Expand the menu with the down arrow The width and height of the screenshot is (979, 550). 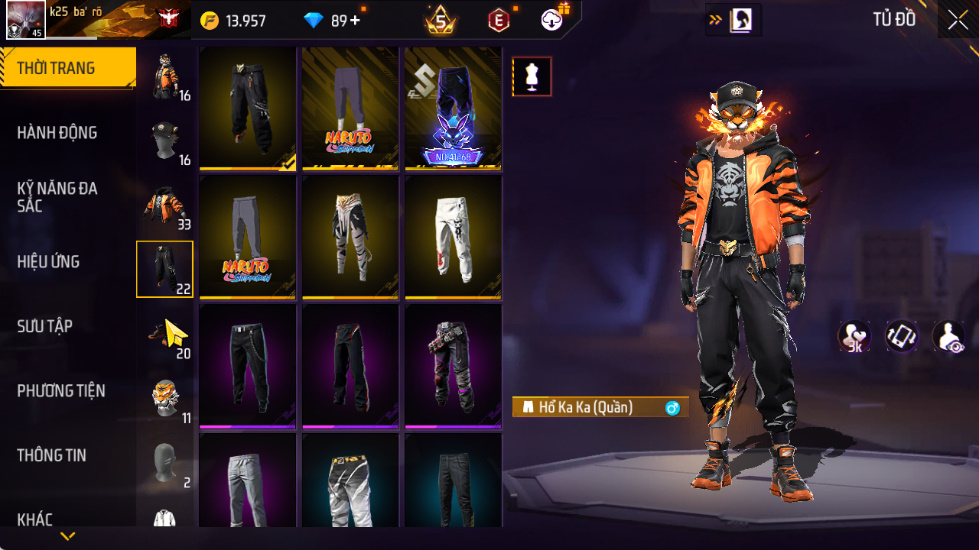point(67,537)
